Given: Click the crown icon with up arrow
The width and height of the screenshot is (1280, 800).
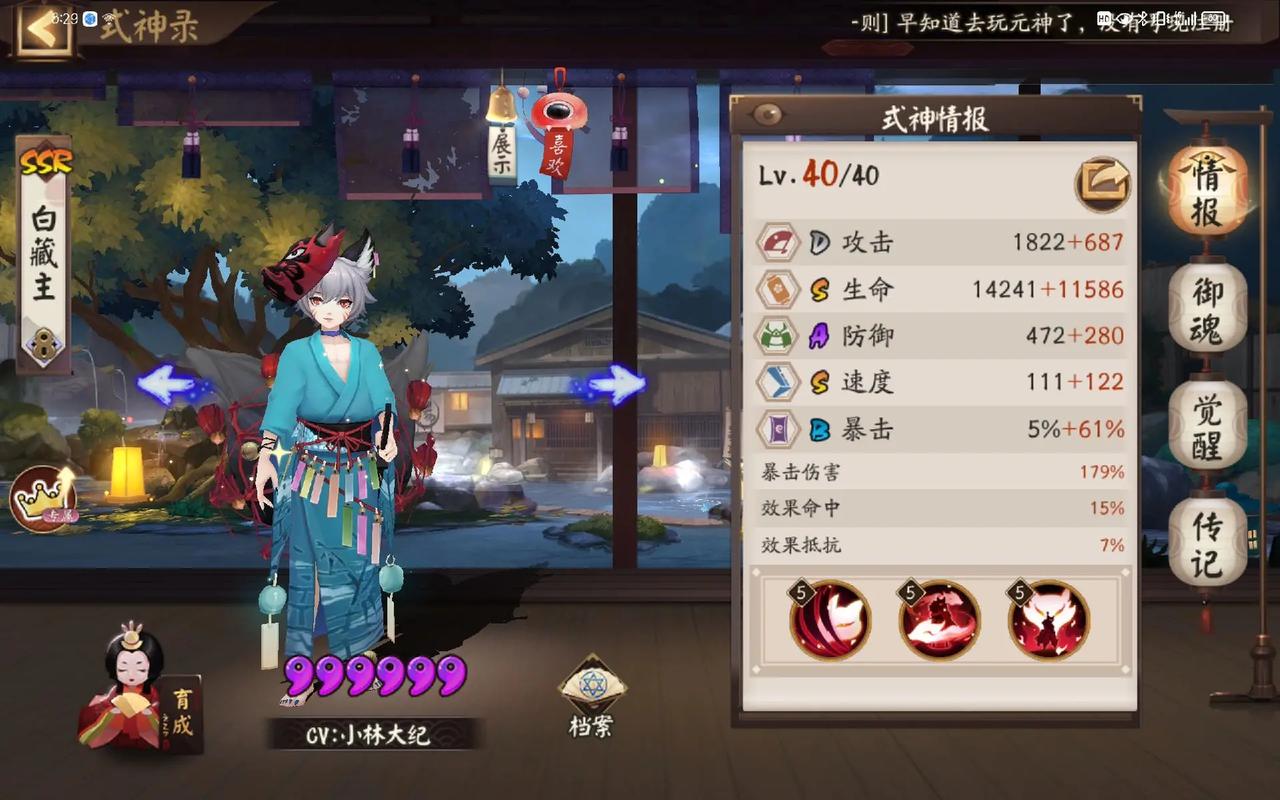Looking at the screenshot, I should point(44,498).
